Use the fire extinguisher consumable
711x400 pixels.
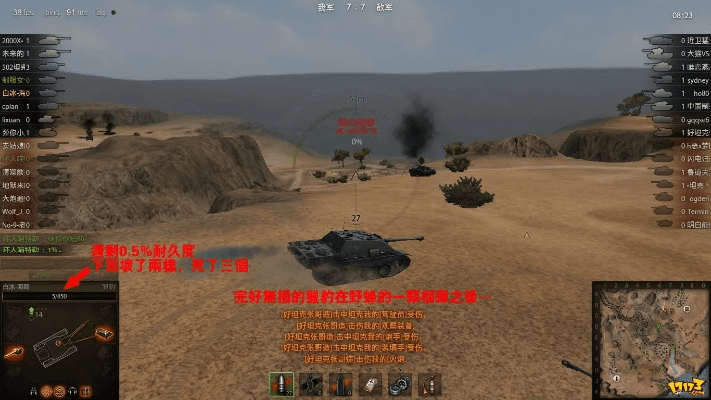pyautogui.click(x=432, y=385)
